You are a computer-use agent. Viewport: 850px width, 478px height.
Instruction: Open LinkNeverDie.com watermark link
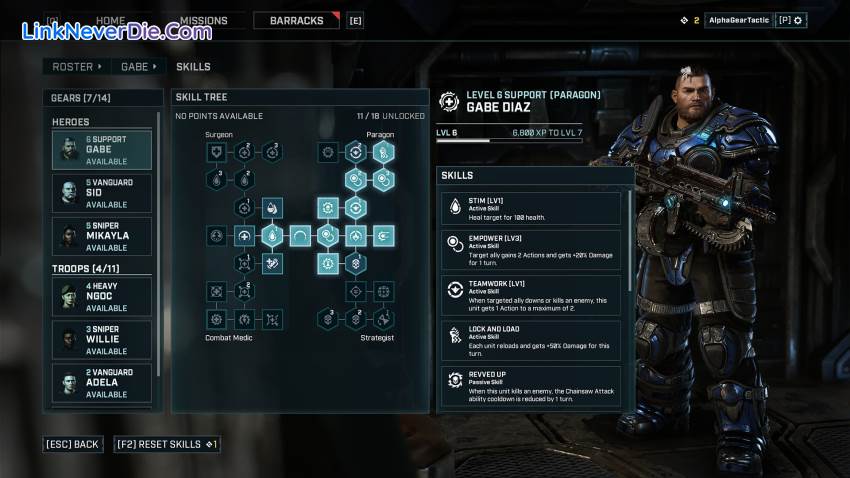[116, 31]
